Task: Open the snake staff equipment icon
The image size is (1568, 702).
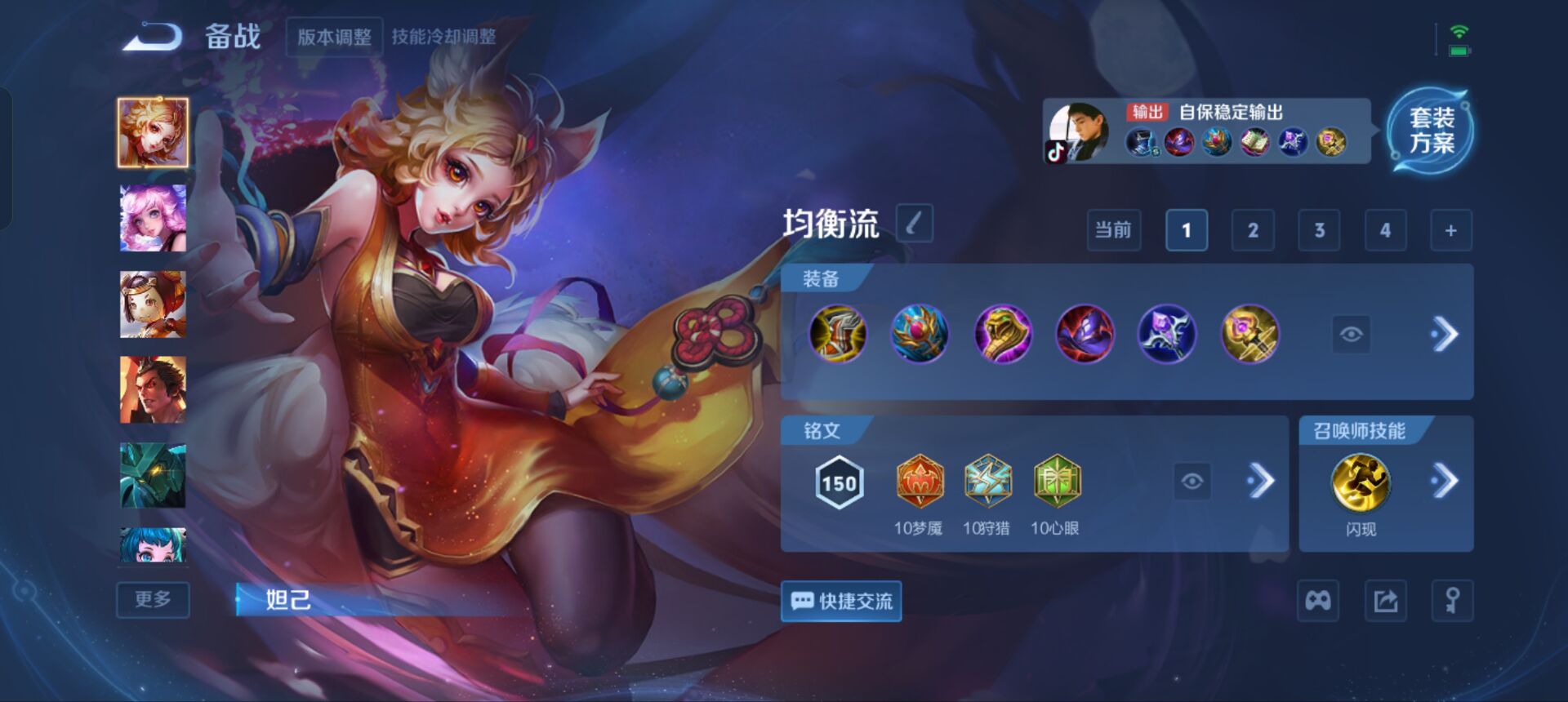Action: point(1003,333)
